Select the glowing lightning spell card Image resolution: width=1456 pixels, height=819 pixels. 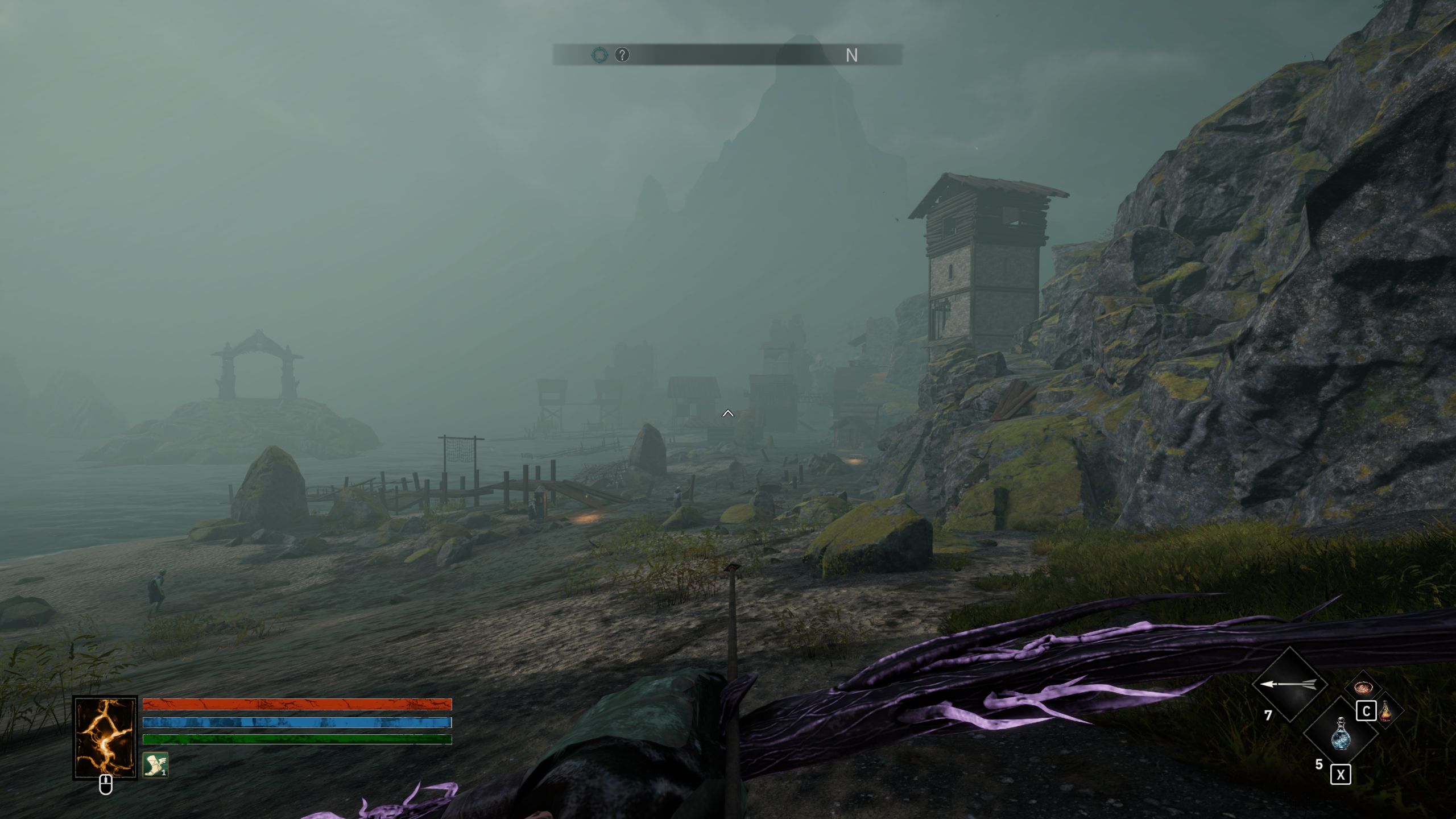pos(105,738)
